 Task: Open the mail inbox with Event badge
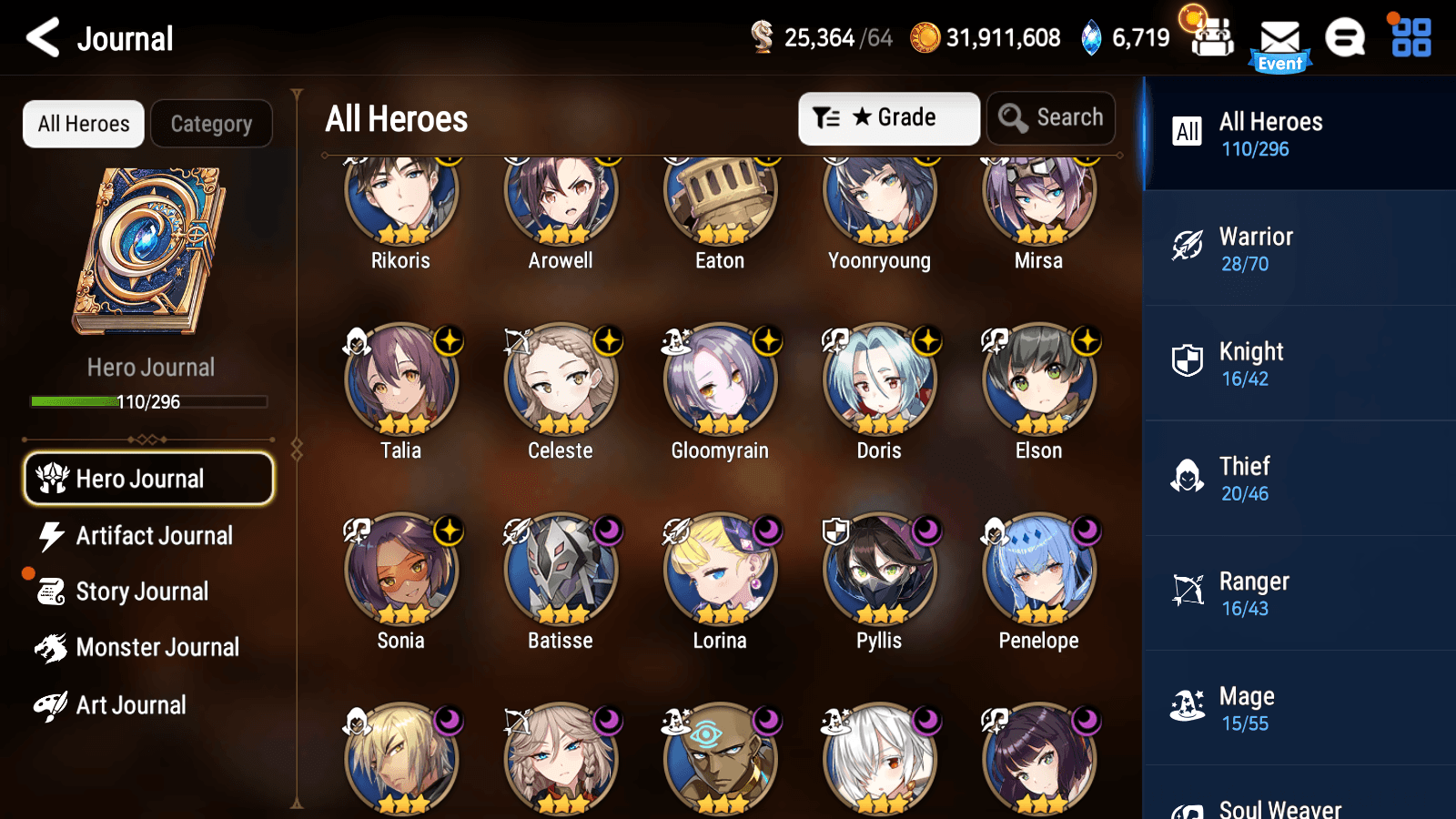1281,39
